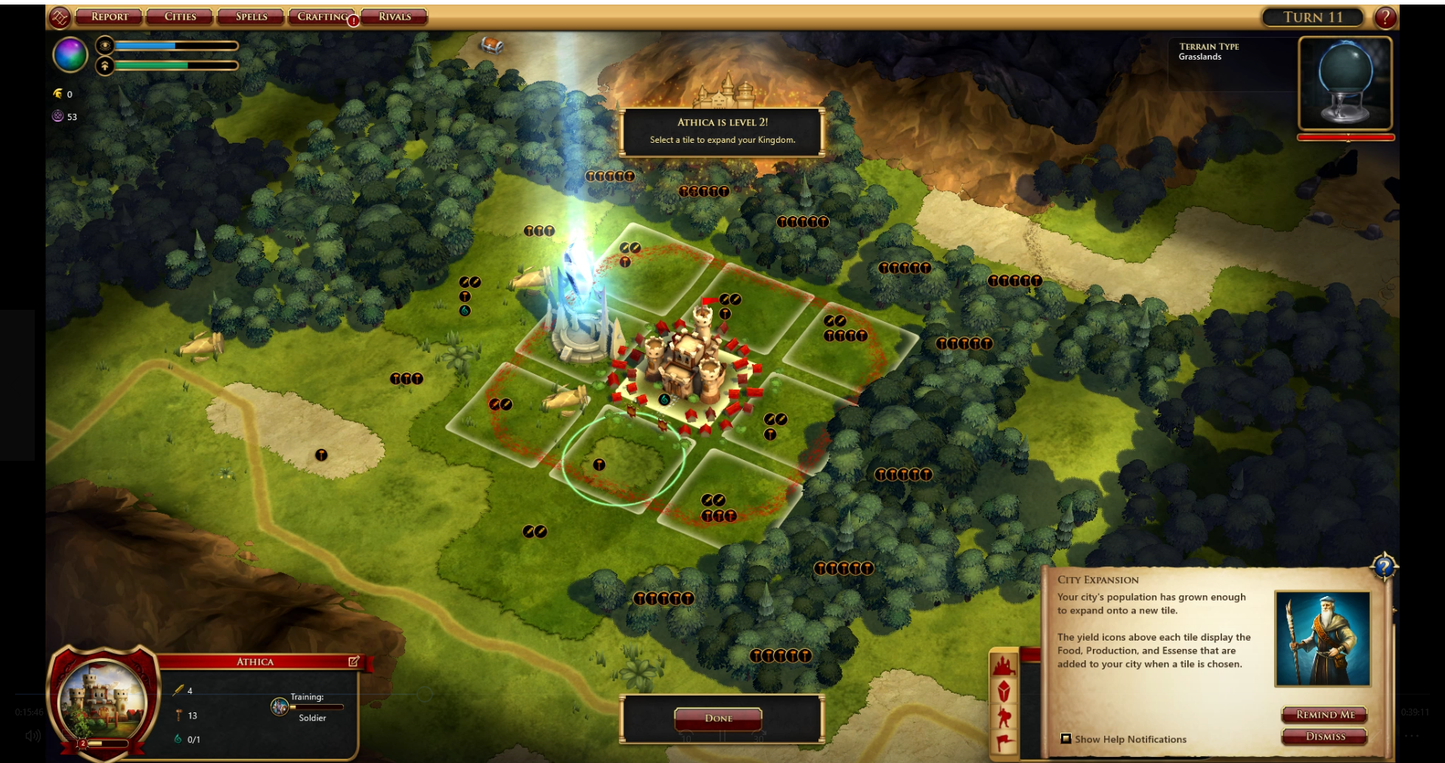The image size is (1445, 763).
Task: Select the Athica city portrait
Action: coord(103,699)
